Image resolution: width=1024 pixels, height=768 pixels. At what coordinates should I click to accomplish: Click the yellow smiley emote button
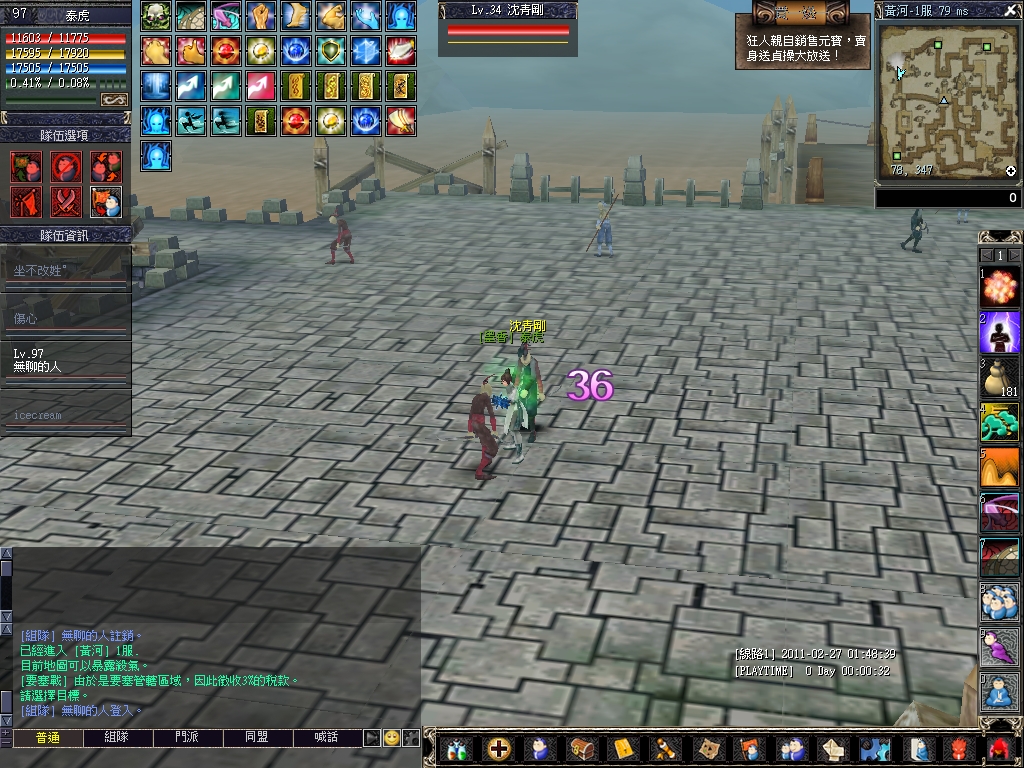click(391, 737)
